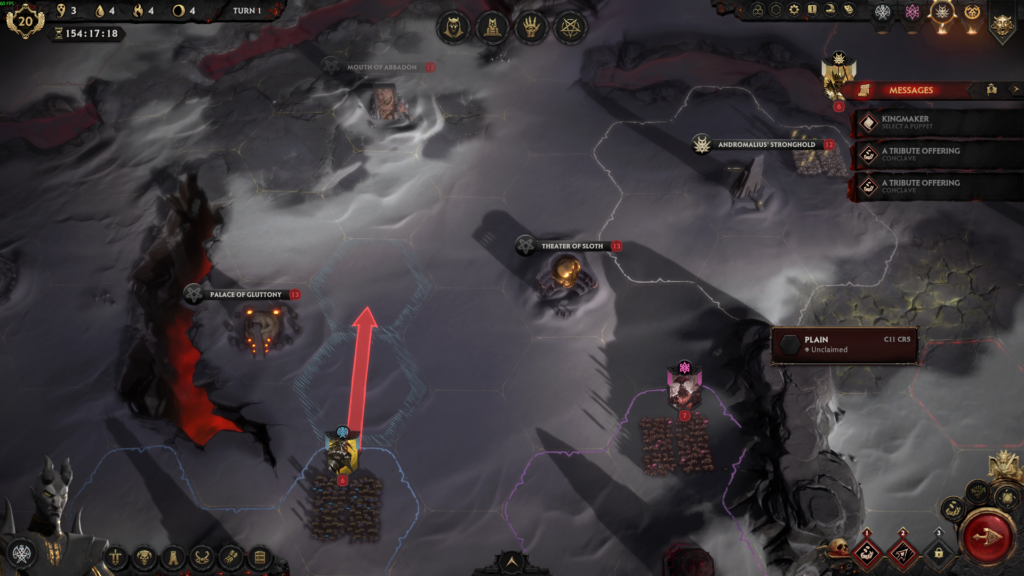Select order slot two action
Viewport: 1024px width, 576px height.
pos(903,551)
